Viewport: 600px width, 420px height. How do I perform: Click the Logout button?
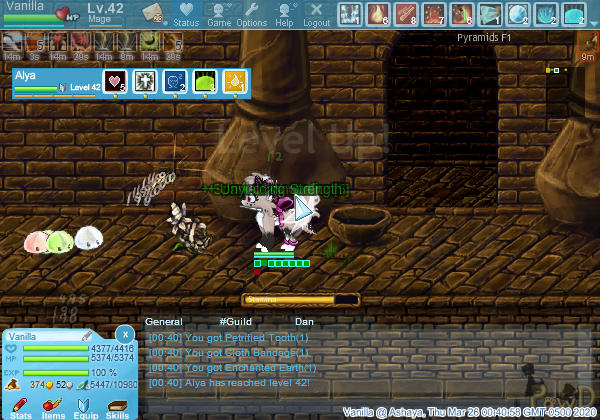pyautogui.click(x=316, y=13)
